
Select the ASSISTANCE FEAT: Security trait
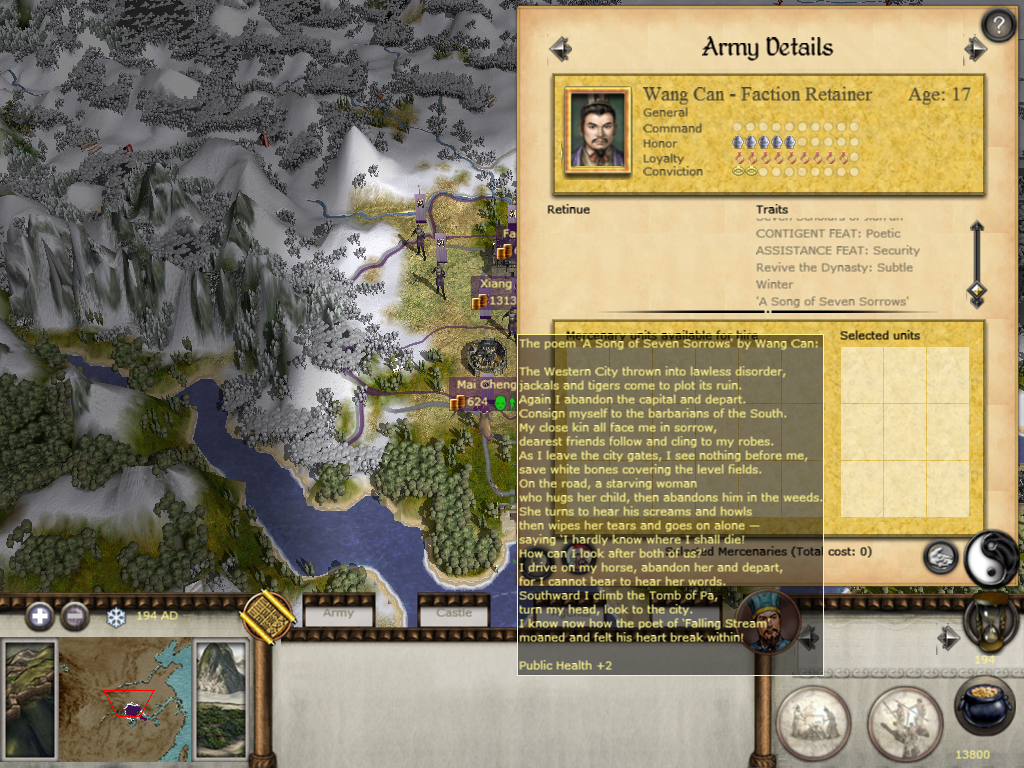coord(837,250)
